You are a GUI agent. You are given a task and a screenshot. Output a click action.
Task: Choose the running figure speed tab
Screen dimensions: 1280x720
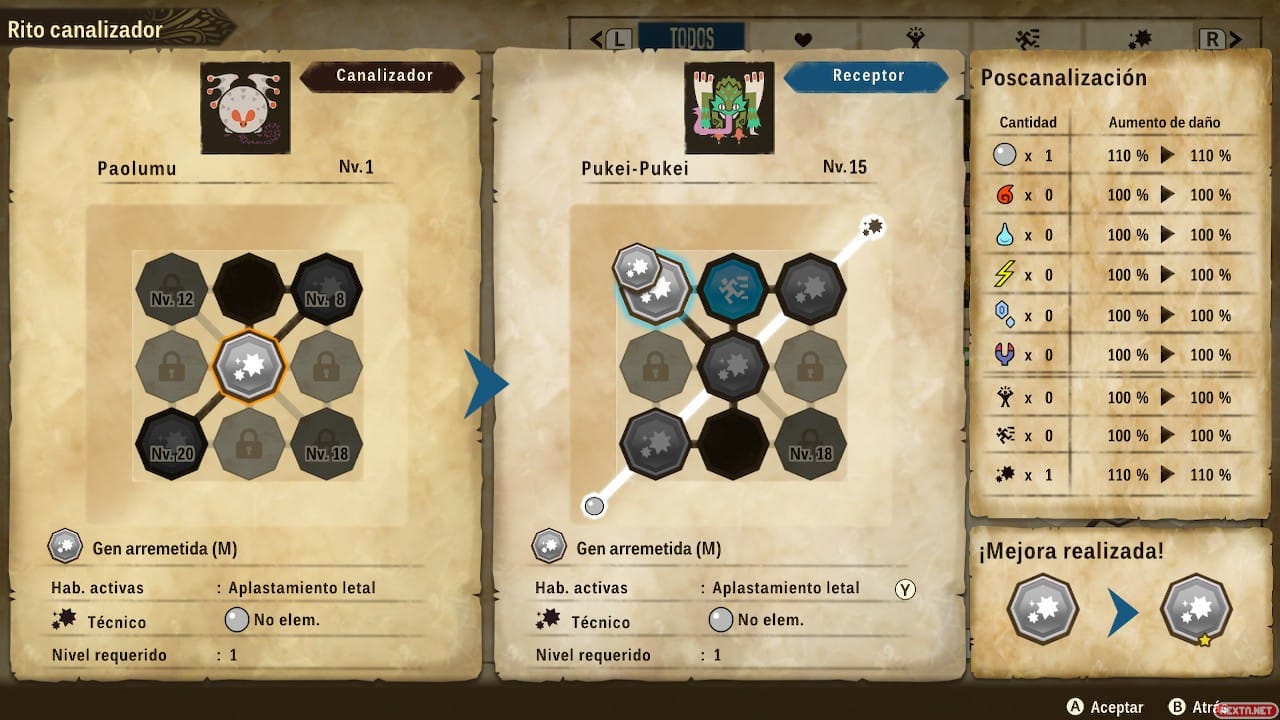coord(1027,39)
